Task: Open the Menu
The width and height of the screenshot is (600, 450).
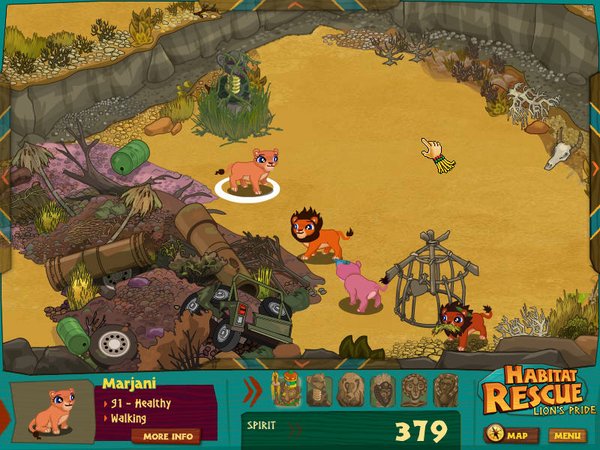Action: (566, 435)
